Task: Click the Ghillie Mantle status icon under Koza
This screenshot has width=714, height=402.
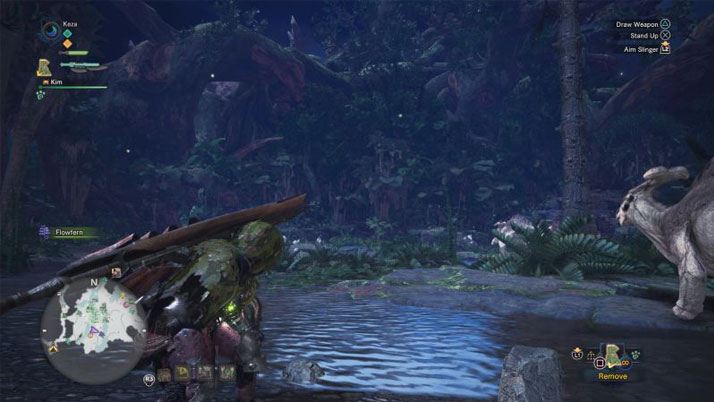Action: coord(44,68)
